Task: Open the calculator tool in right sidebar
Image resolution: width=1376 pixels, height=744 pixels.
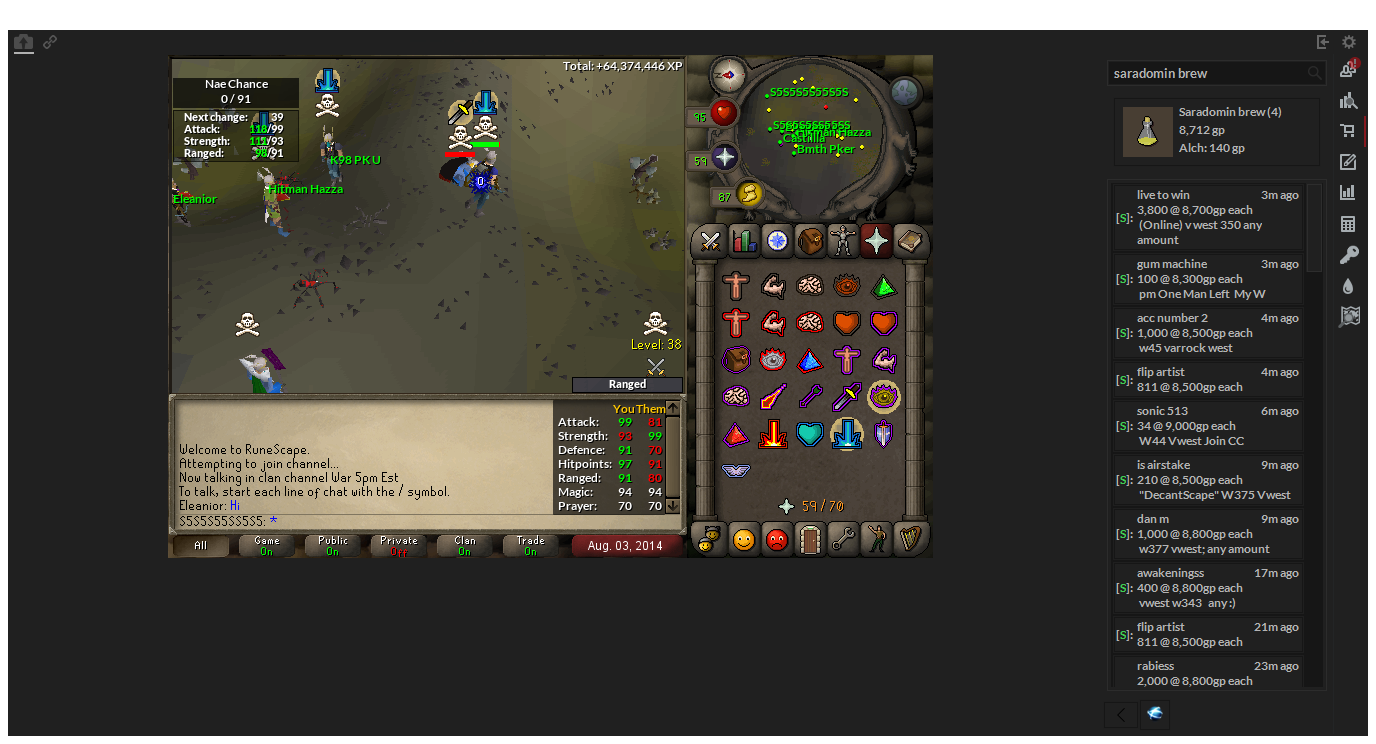Action: pyautogui.click(x=1349, y=223)
